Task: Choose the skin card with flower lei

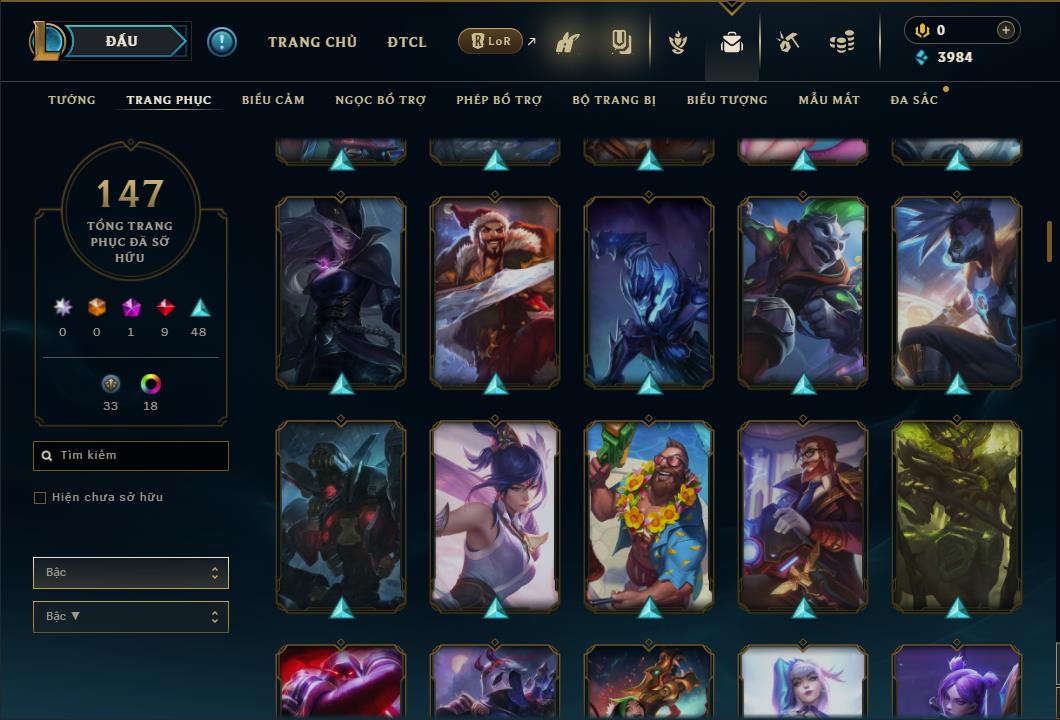Action: tap(649, 515)
